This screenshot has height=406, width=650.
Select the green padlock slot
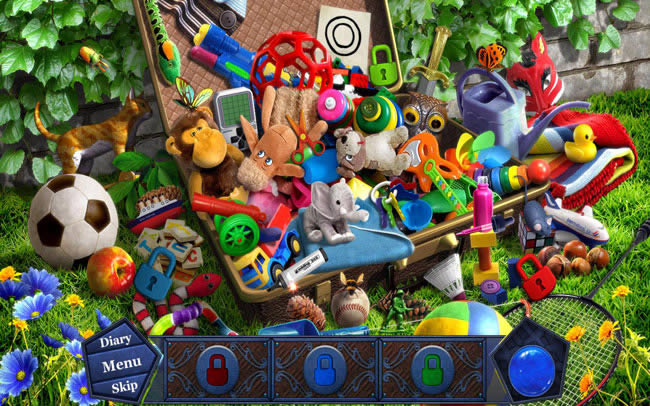pyautogui.click(x=432, y=369)
